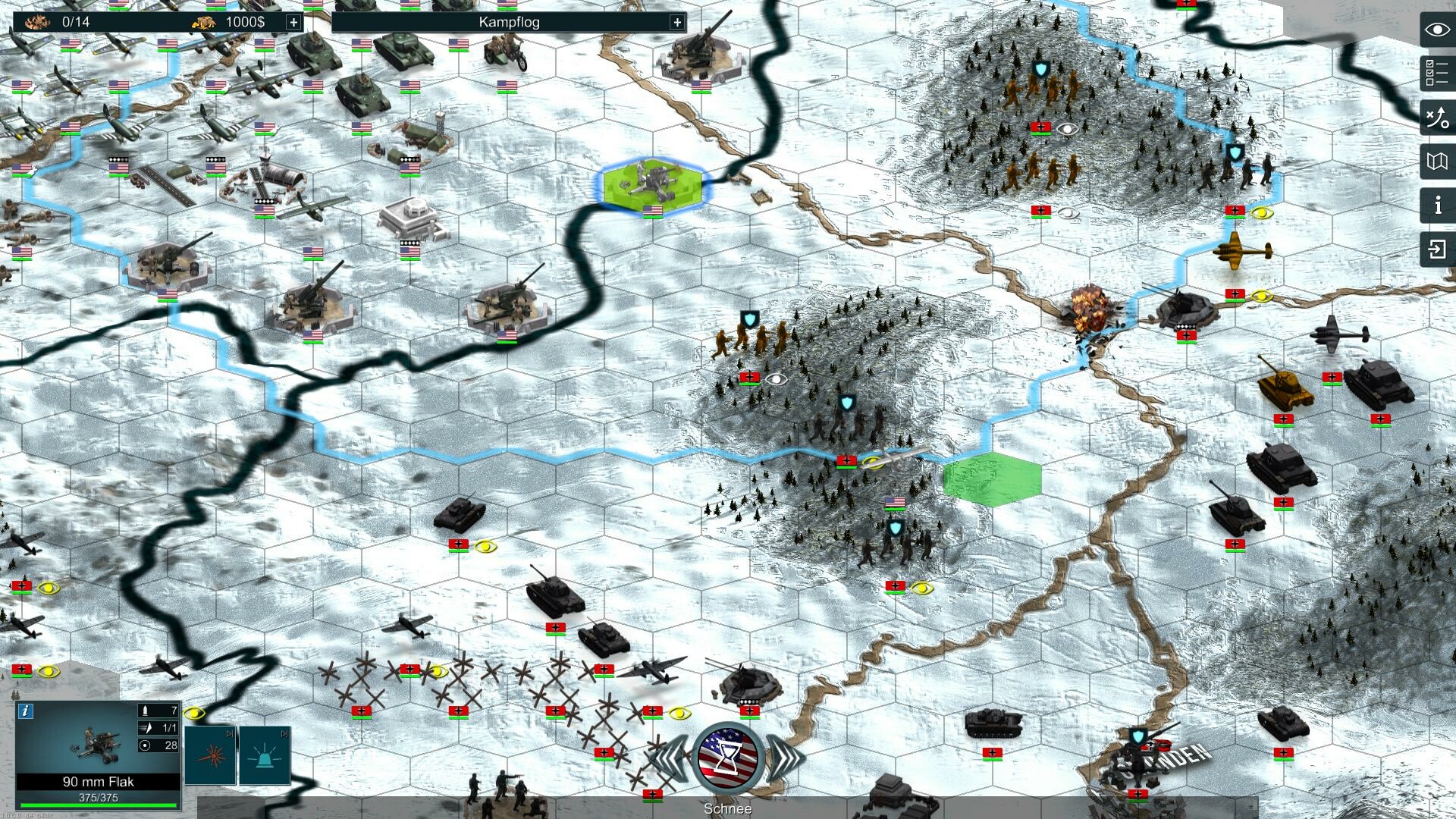This screenshot has height=819, width=1456.
Task: Click the Schnee weather label
Action: click(x=727, y=808)
